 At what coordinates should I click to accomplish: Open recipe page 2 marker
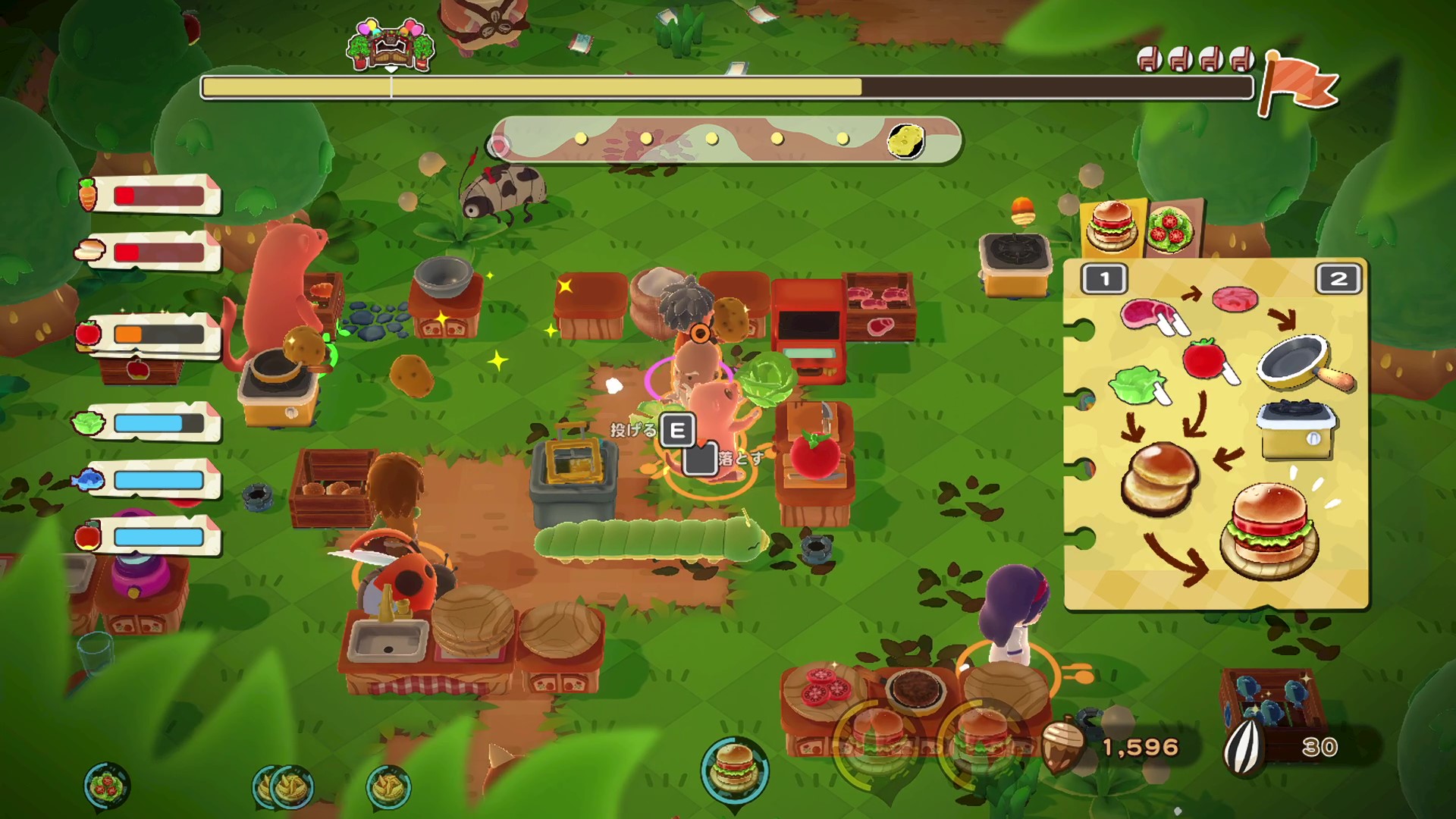1338,279
